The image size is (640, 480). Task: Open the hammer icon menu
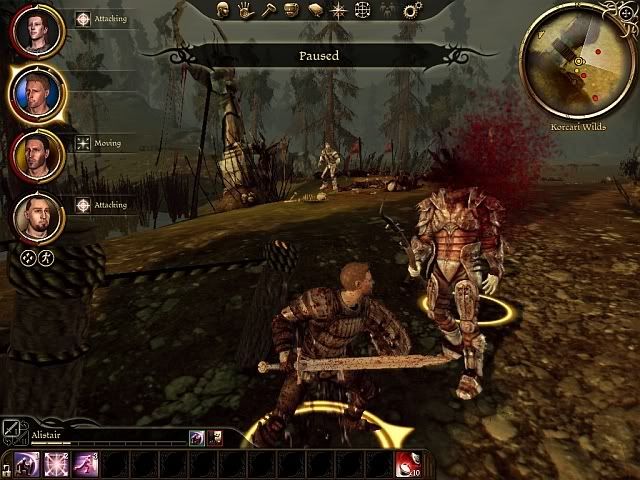pyautogui.click(x=268, y=11)
